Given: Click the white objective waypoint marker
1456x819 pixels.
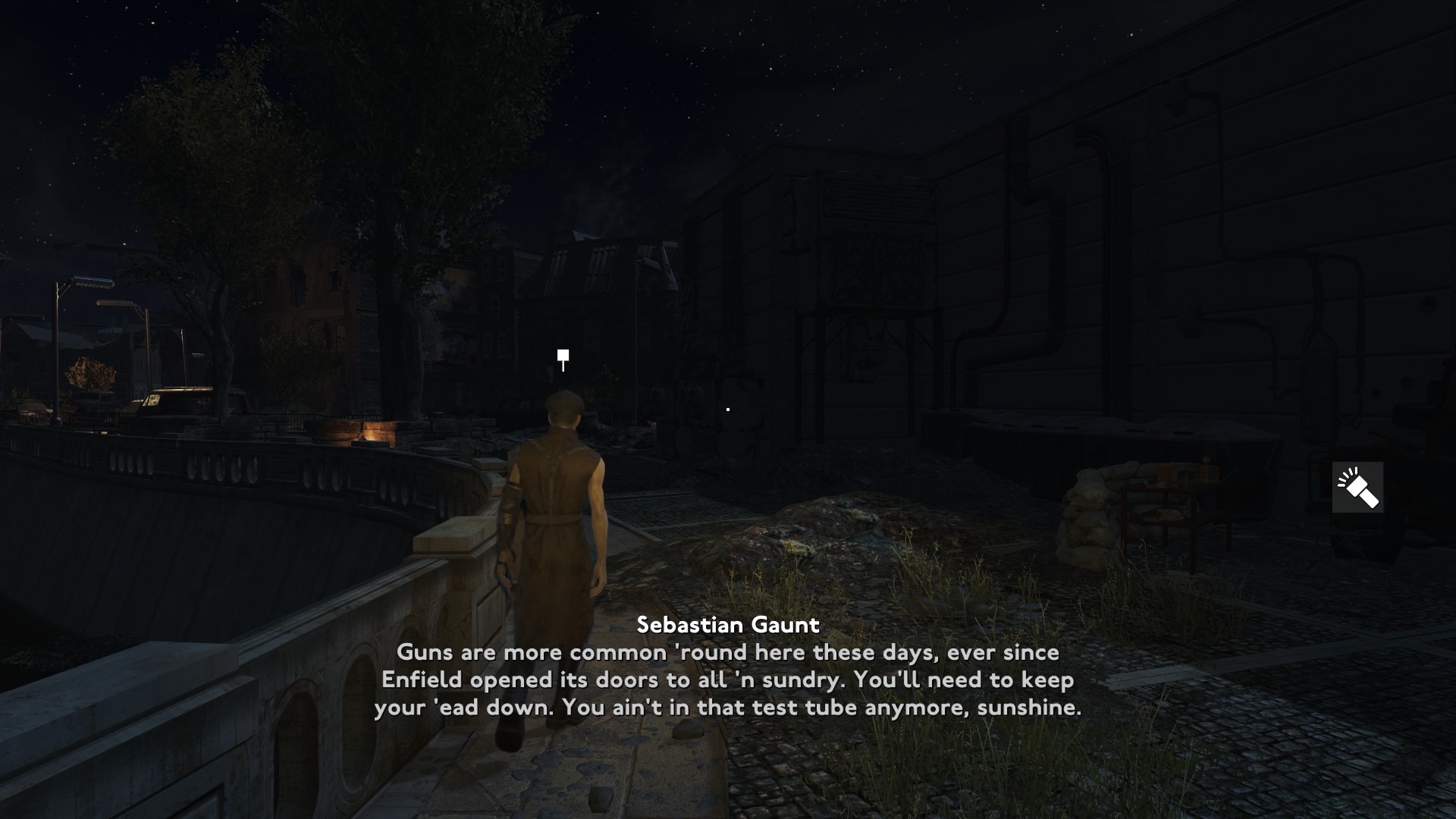Looking at the screenshot, I should click(x=563, y=357).
